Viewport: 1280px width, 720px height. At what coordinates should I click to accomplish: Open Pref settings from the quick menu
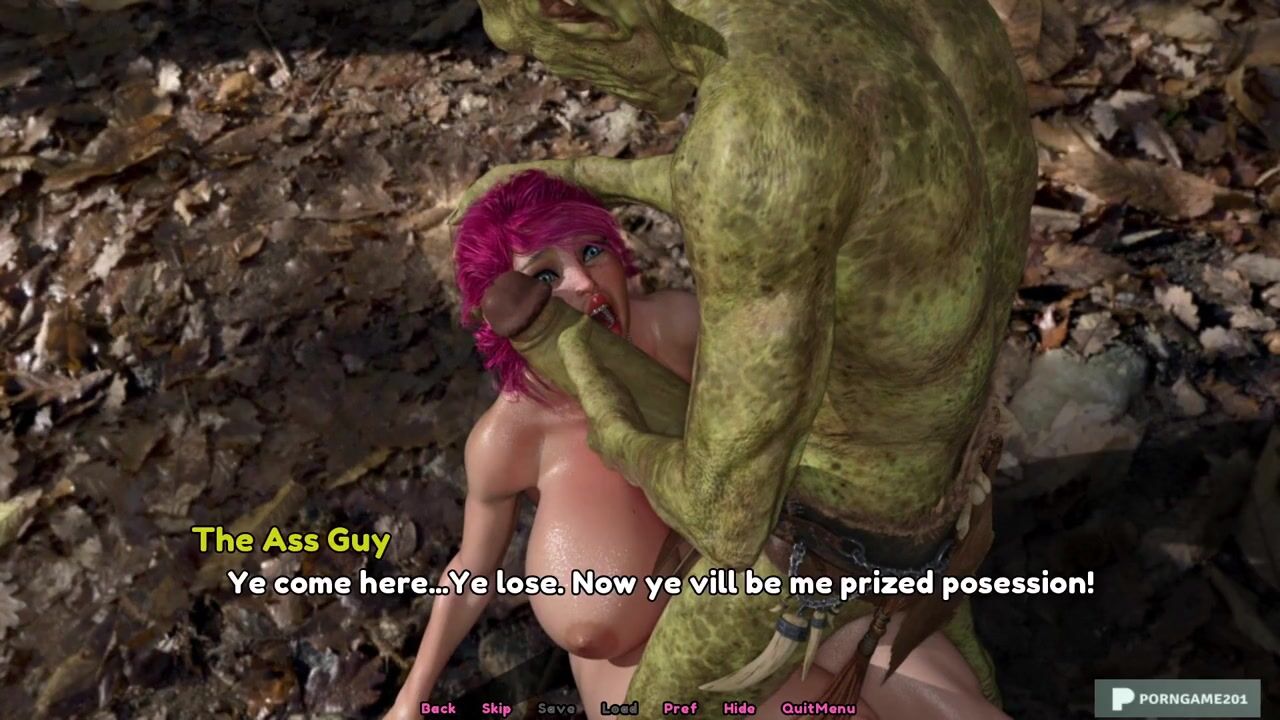click(x=680, y=708)
